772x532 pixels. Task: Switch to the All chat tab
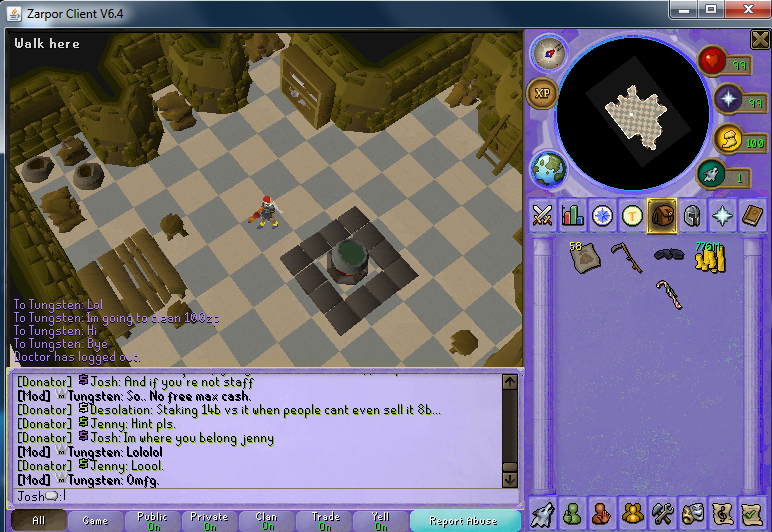point(38,521)
